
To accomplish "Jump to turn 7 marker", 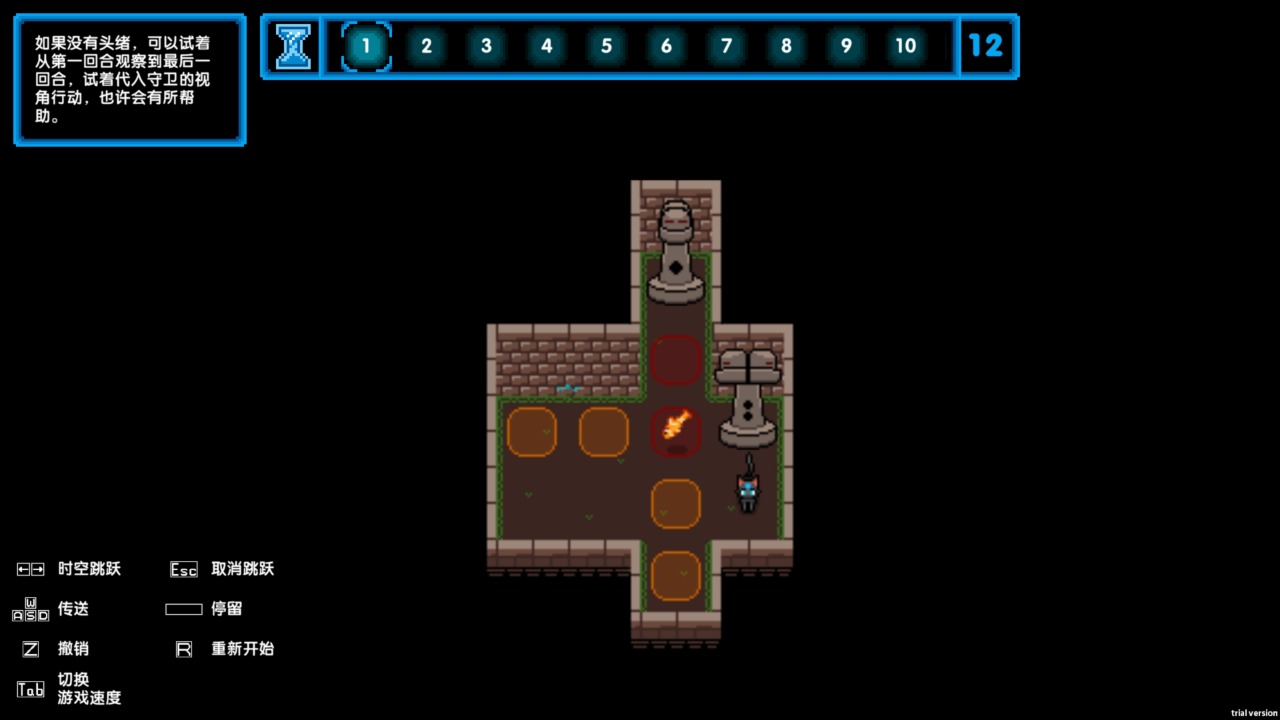I will click(x=726, y=46).
